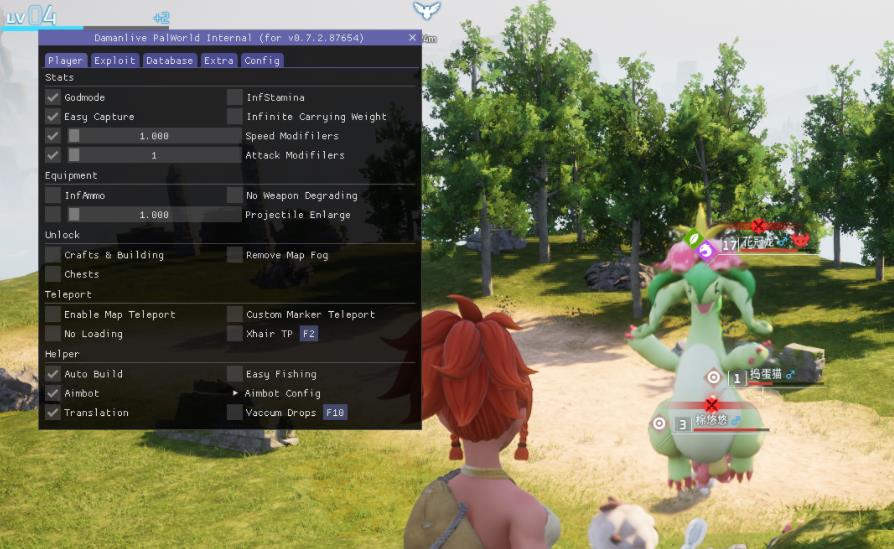Enable Infinite Carrying Weight

tap(235, 117)
